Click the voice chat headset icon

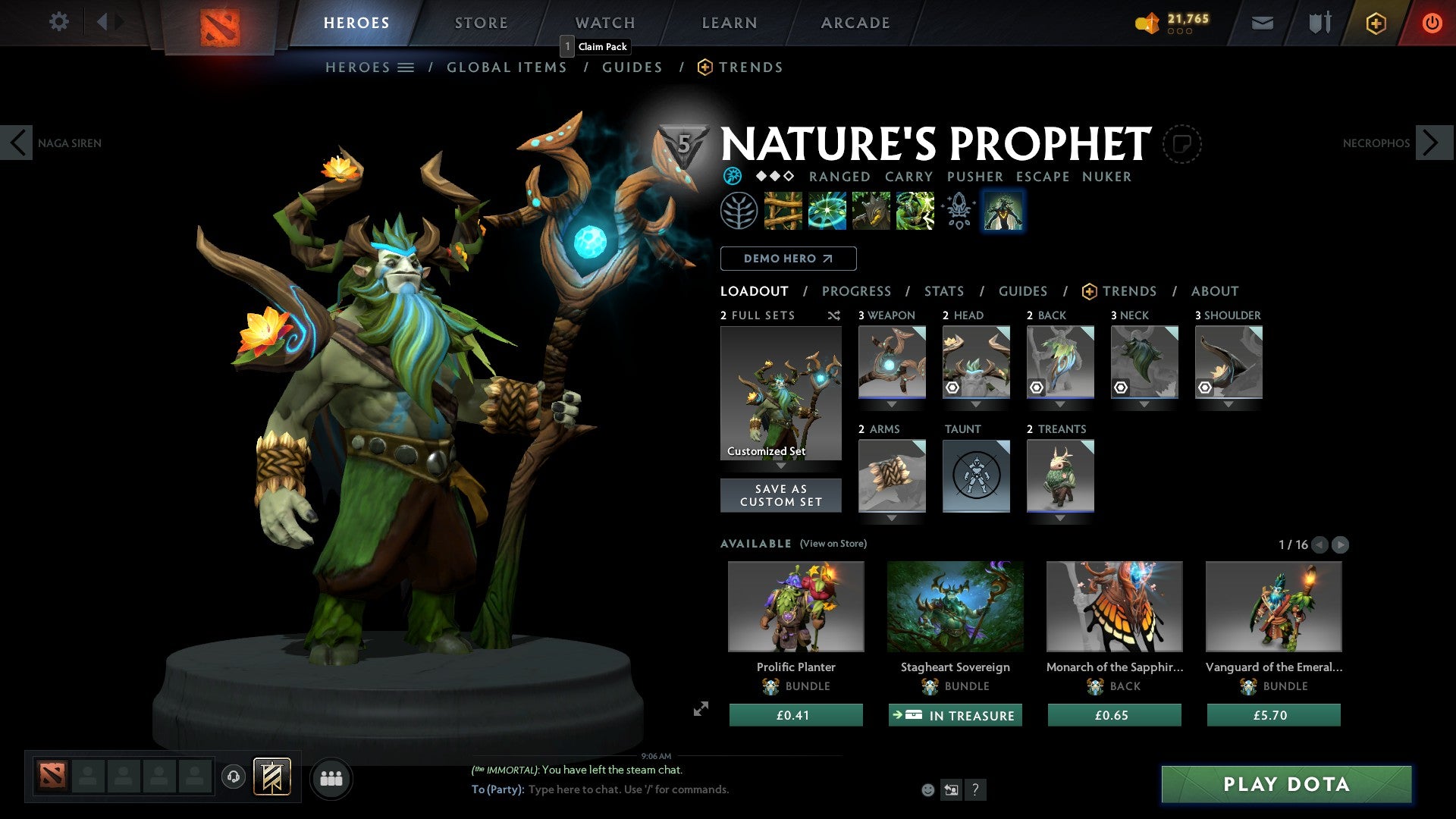tap(233, 777)
